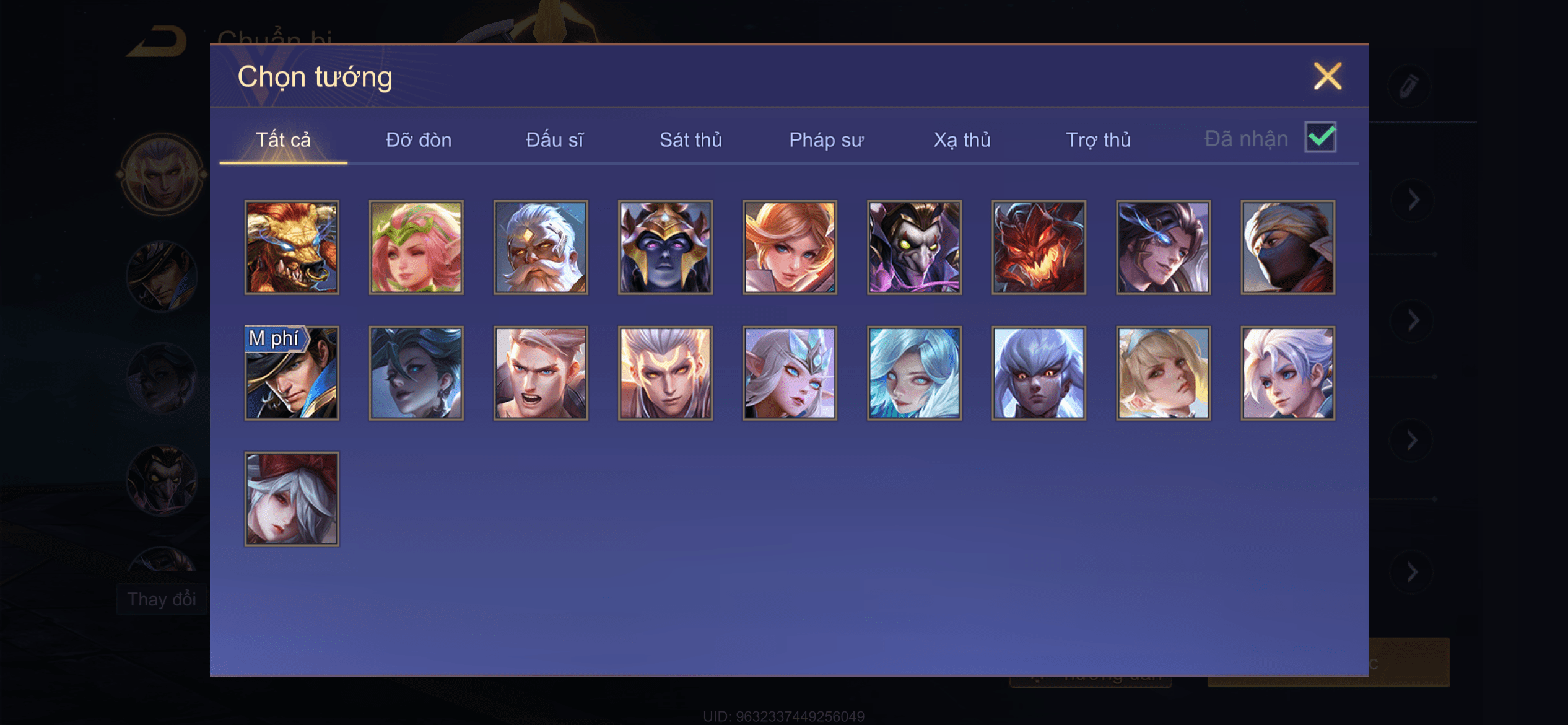Select the hero tagged M phí
Viewport: 1568px width, 725px height.
click(x=292, y=373)
